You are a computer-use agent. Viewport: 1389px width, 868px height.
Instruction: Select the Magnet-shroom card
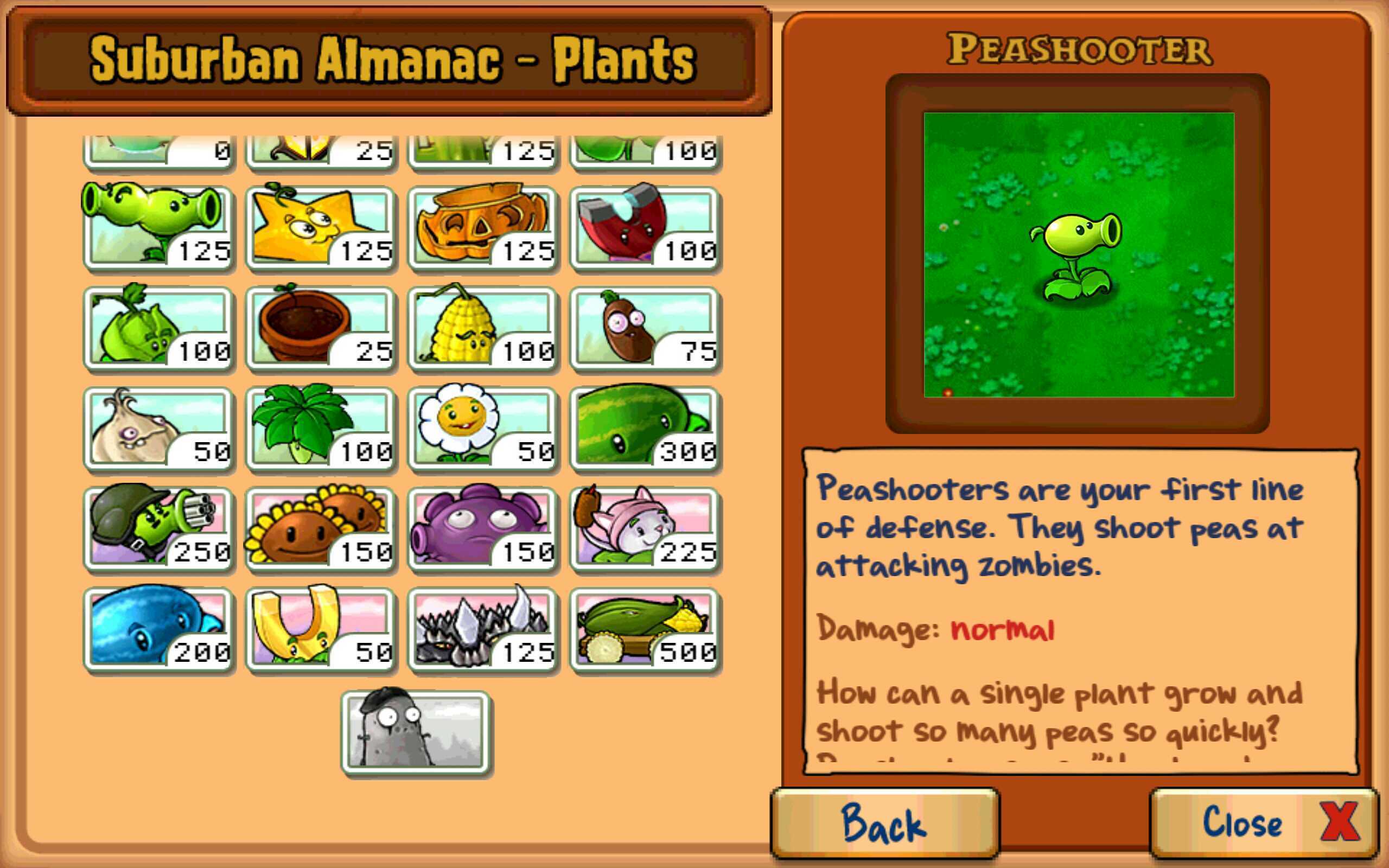(x=645, y=228)
